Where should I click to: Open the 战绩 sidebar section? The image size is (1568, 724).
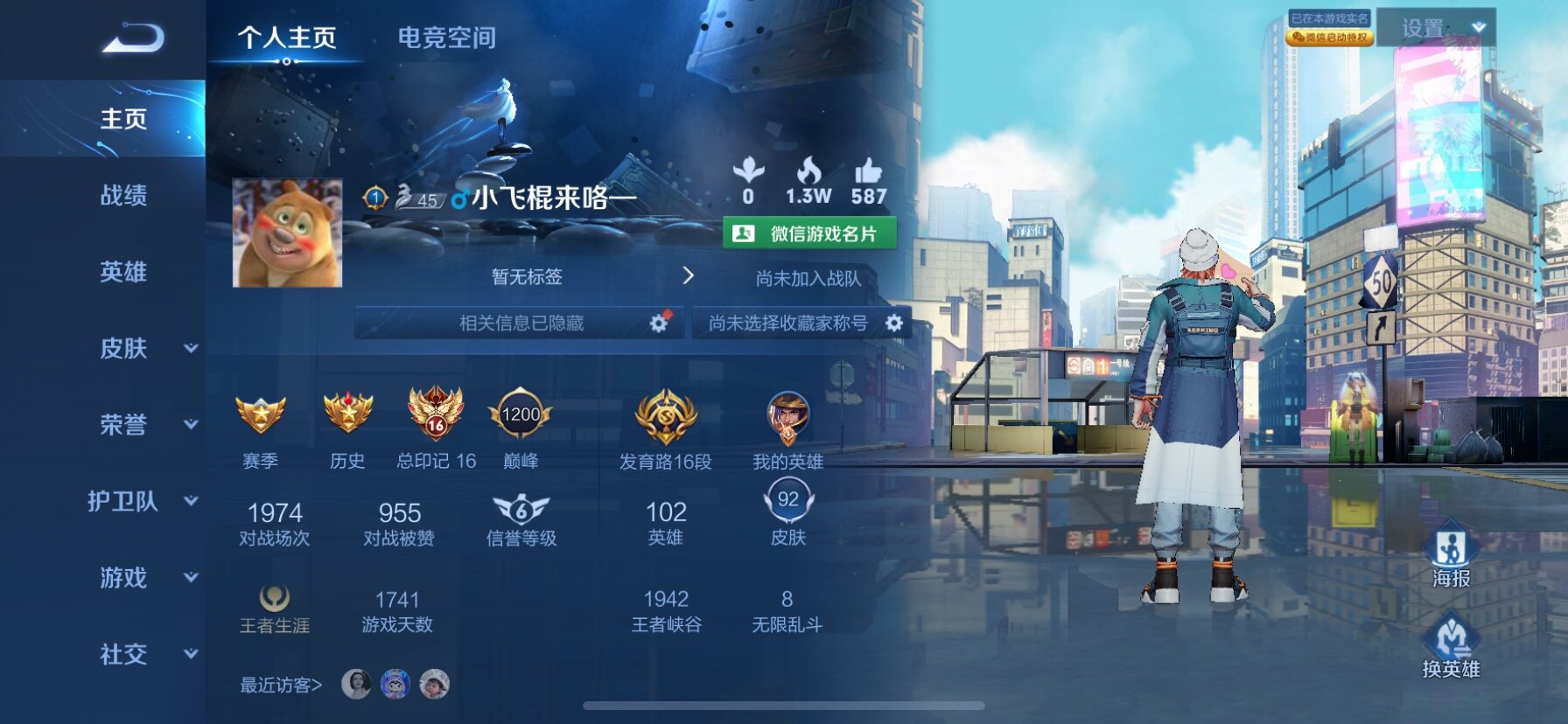[123, 195]
